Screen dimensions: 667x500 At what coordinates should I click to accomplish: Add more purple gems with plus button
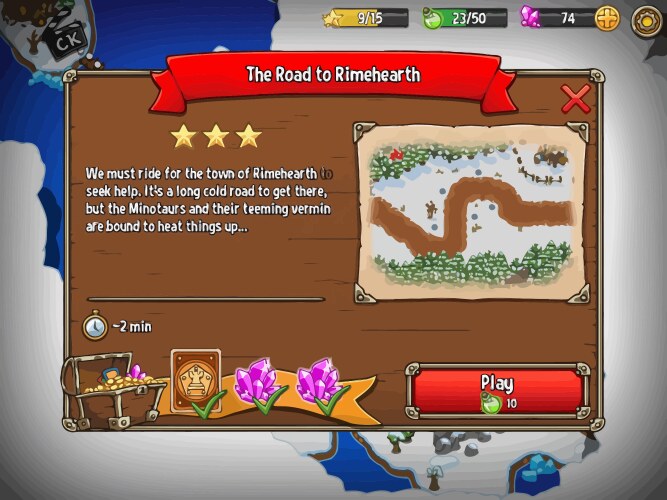pos(607,17)
